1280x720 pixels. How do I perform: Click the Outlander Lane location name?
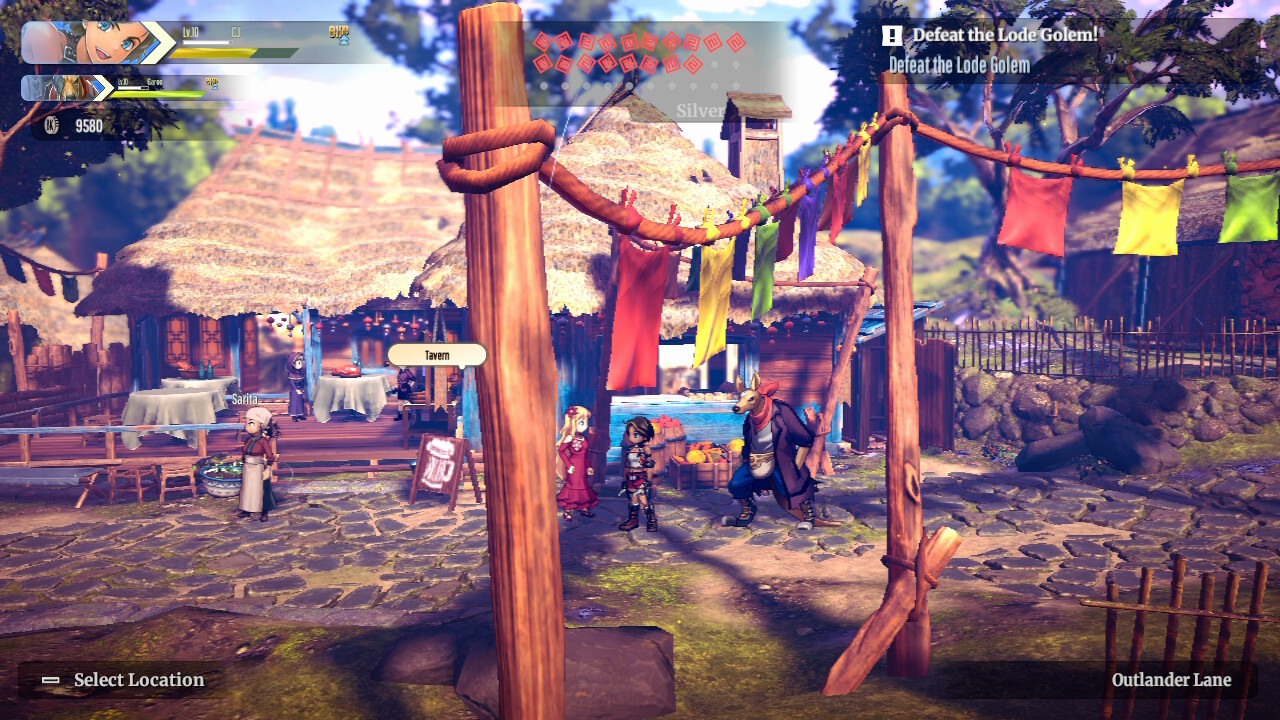[1171, 680]
